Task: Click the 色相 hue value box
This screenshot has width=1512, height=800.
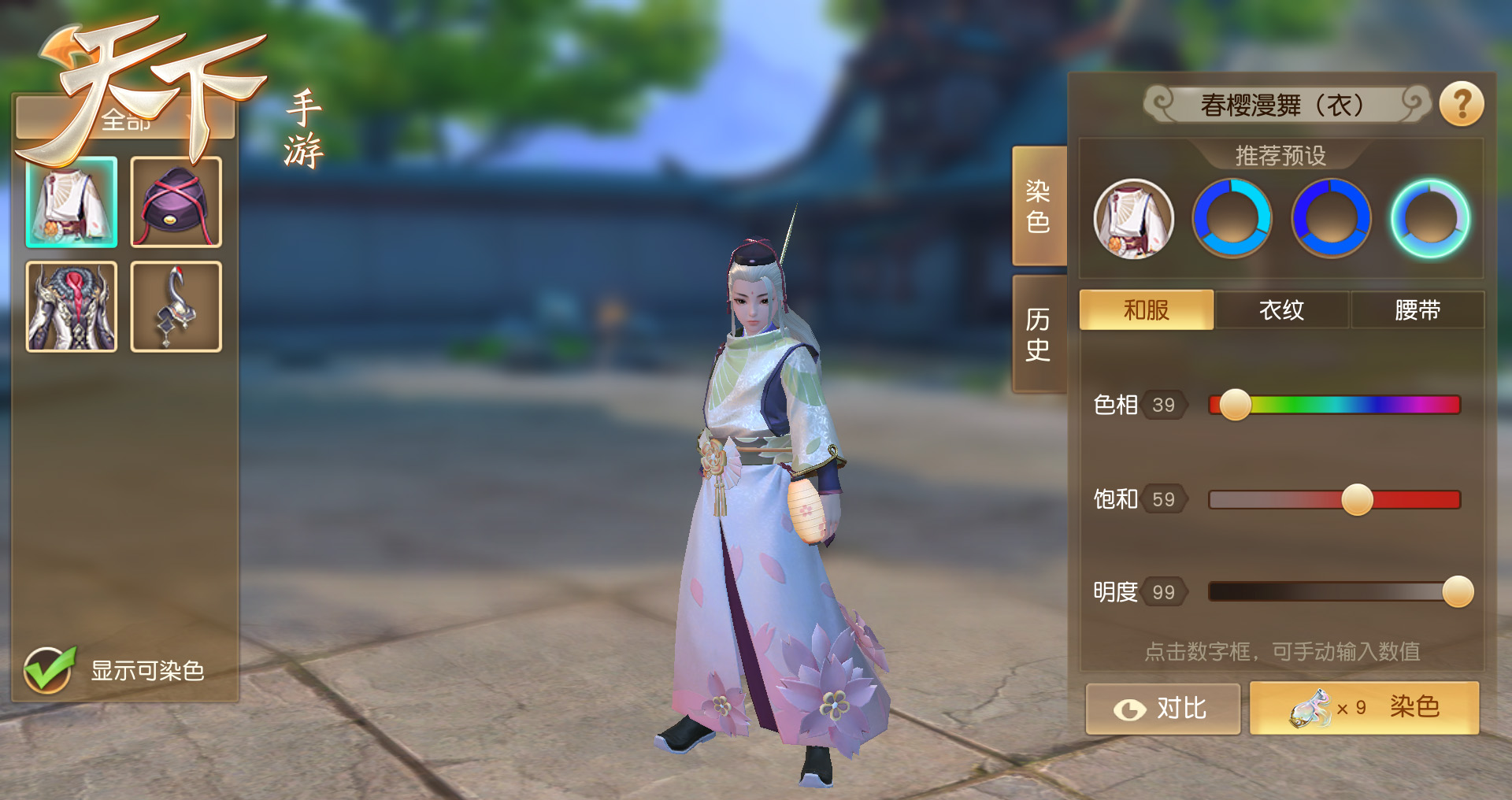Action: [1163, 405]
